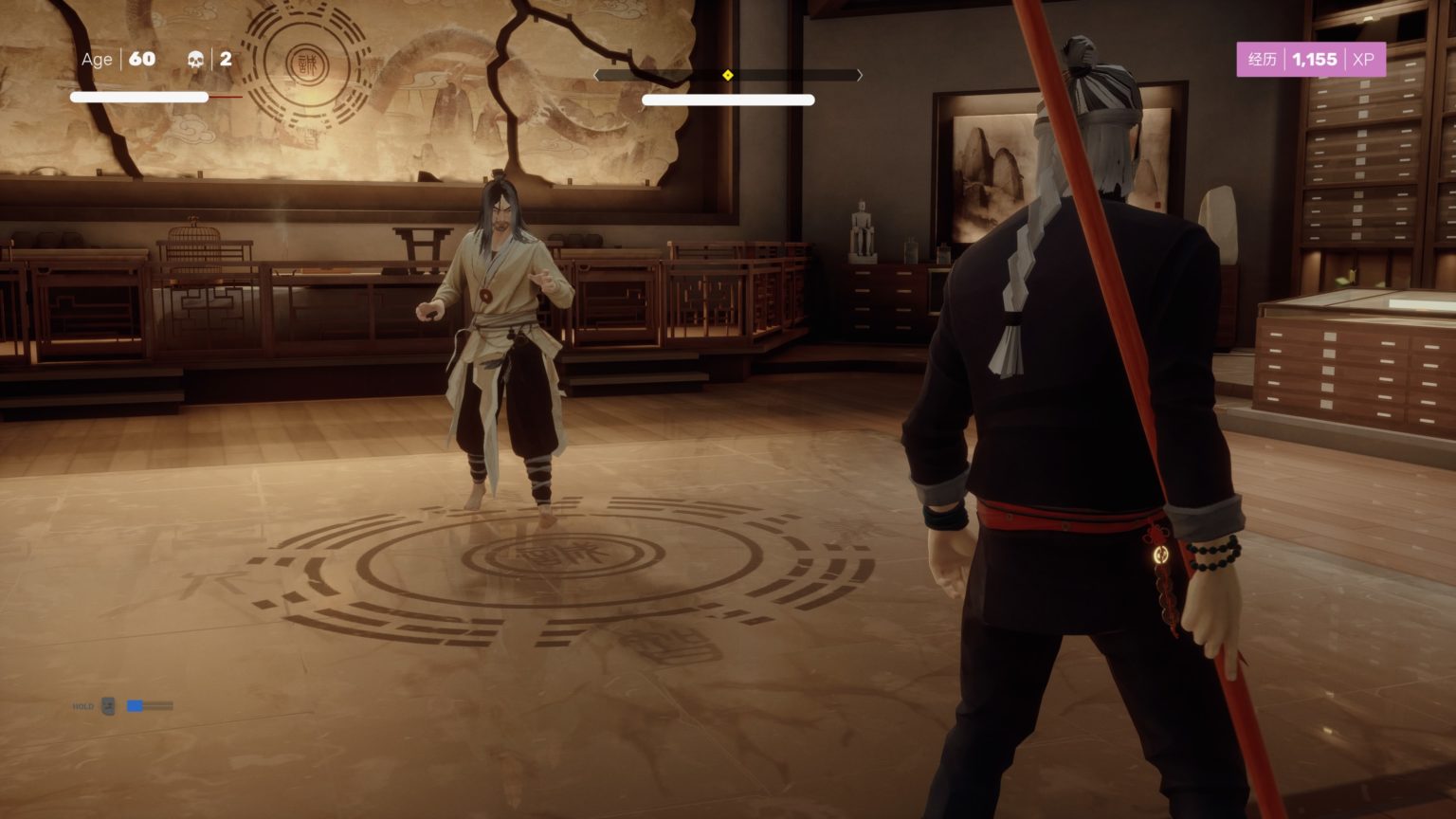Screen dimensions: 1456x819
Task: Click the enemy health bar under the structure gauge
Action: click(728, 100)
